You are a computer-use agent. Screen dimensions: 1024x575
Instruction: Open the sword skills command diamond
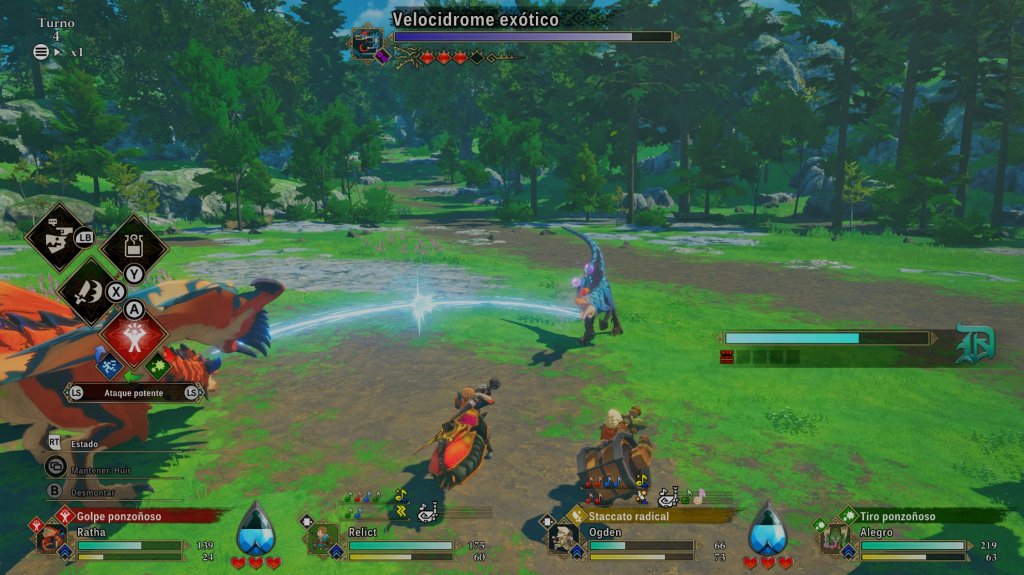(x=88, y=290)
